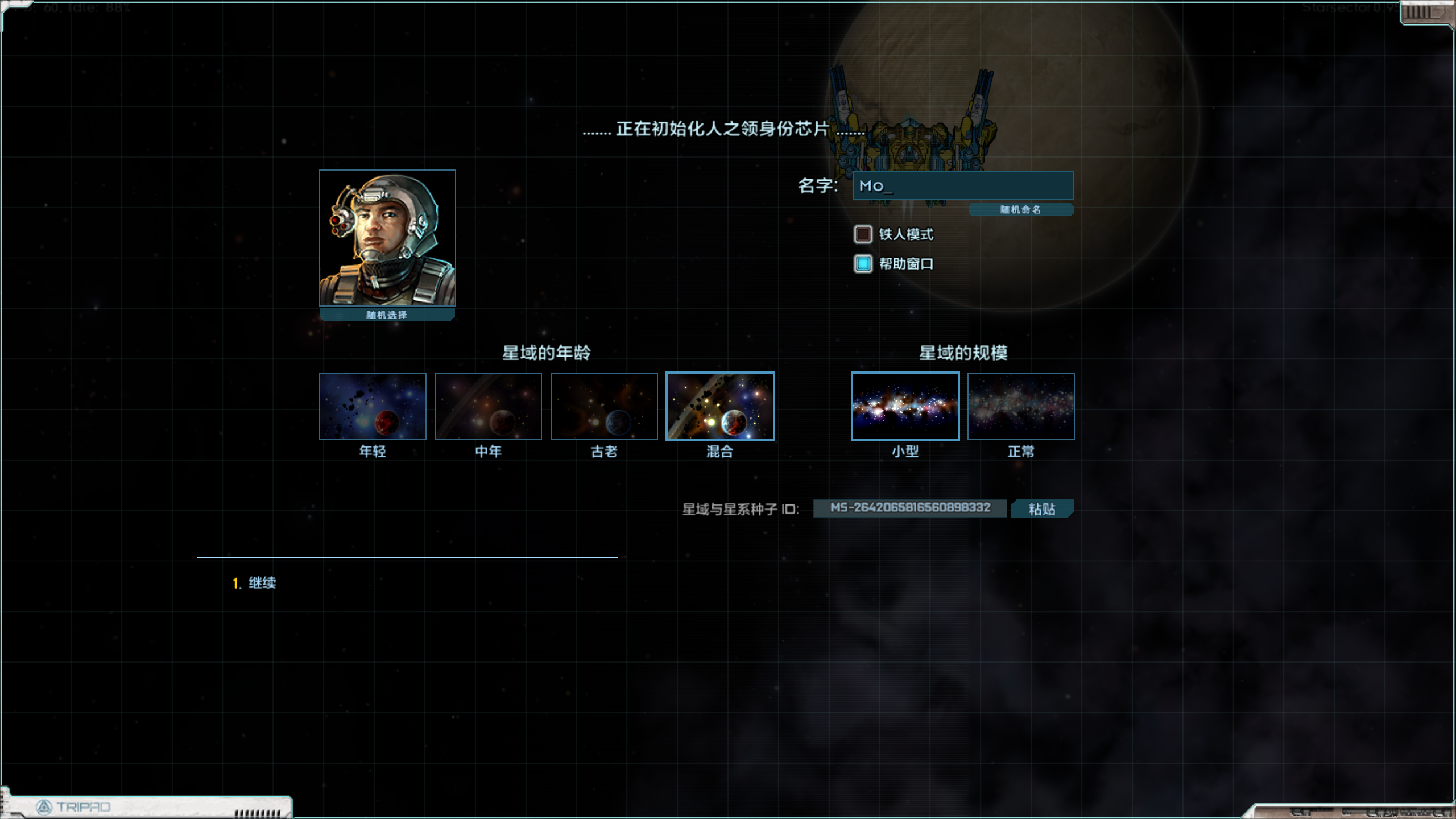Select the 中年 sector age thumbnail

click(488, 406)
